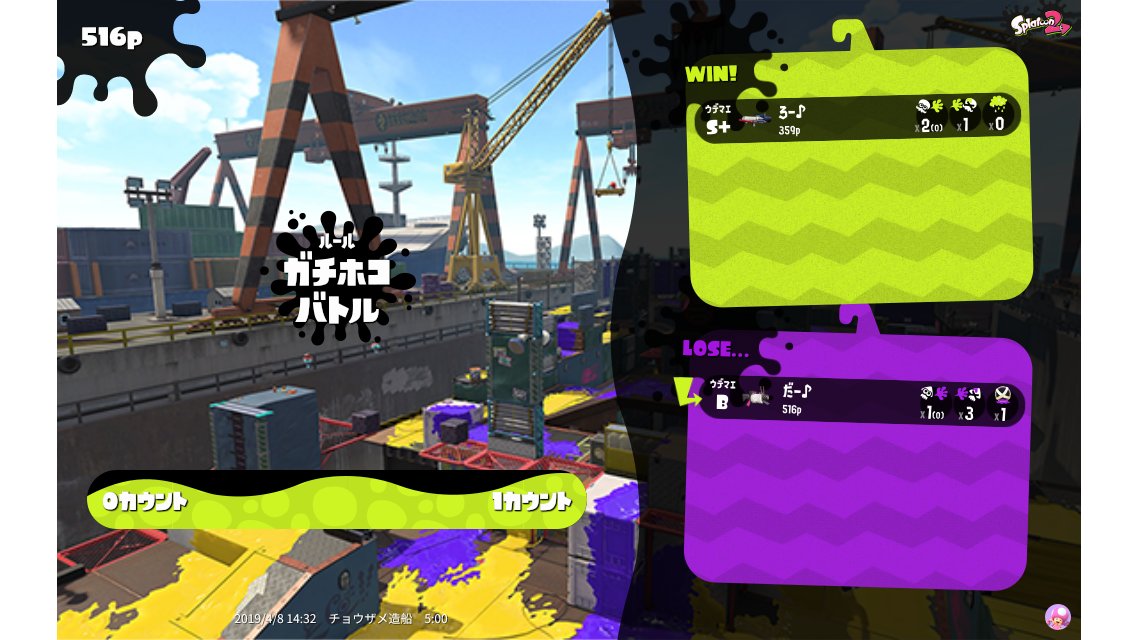The height and width of the screenshot is (640, 1138).
Task: Click the Splatoon 2 logo
Action: pos(1041,22)
